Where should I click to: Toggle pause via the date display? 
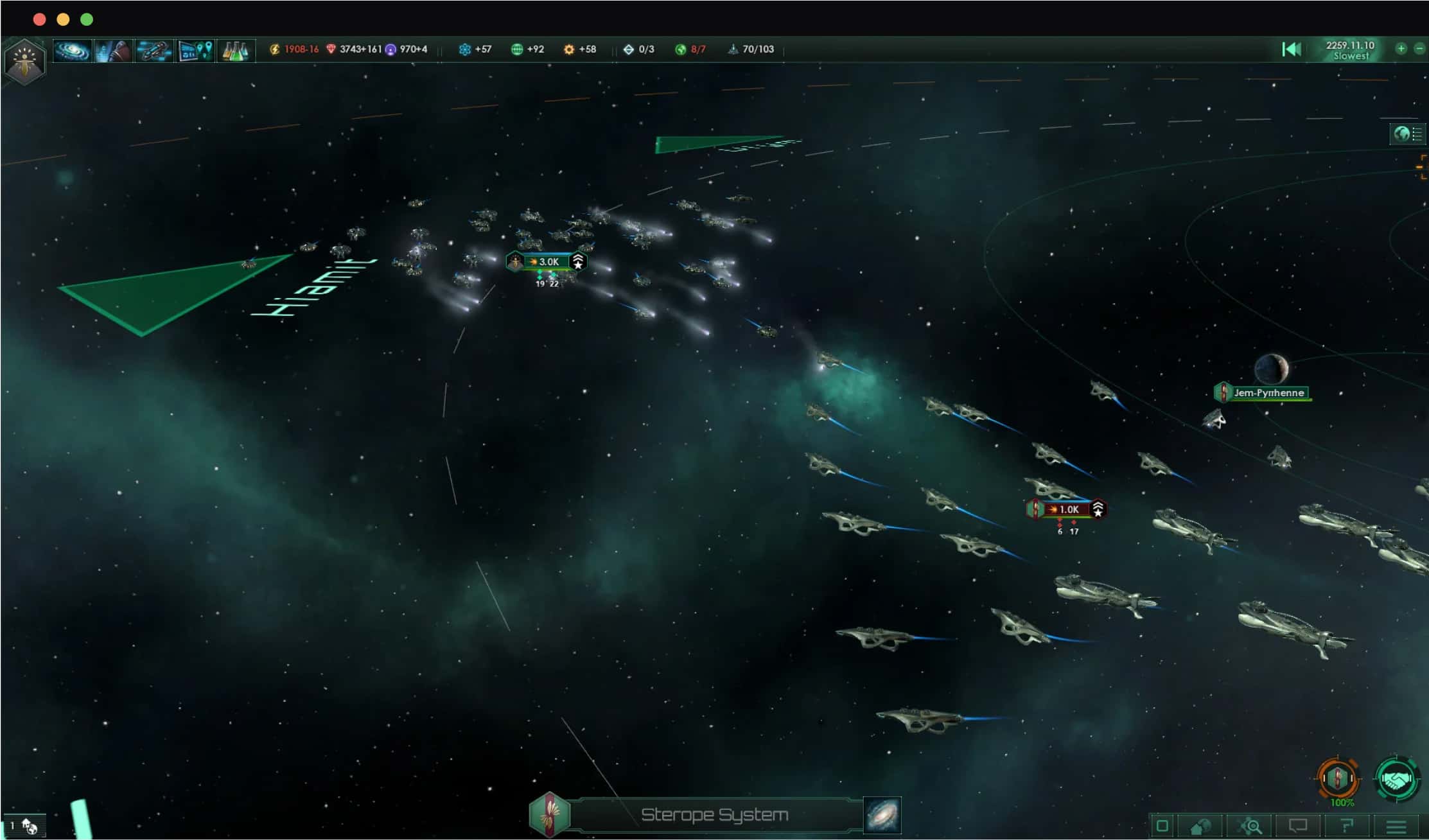click(1349, 50)
